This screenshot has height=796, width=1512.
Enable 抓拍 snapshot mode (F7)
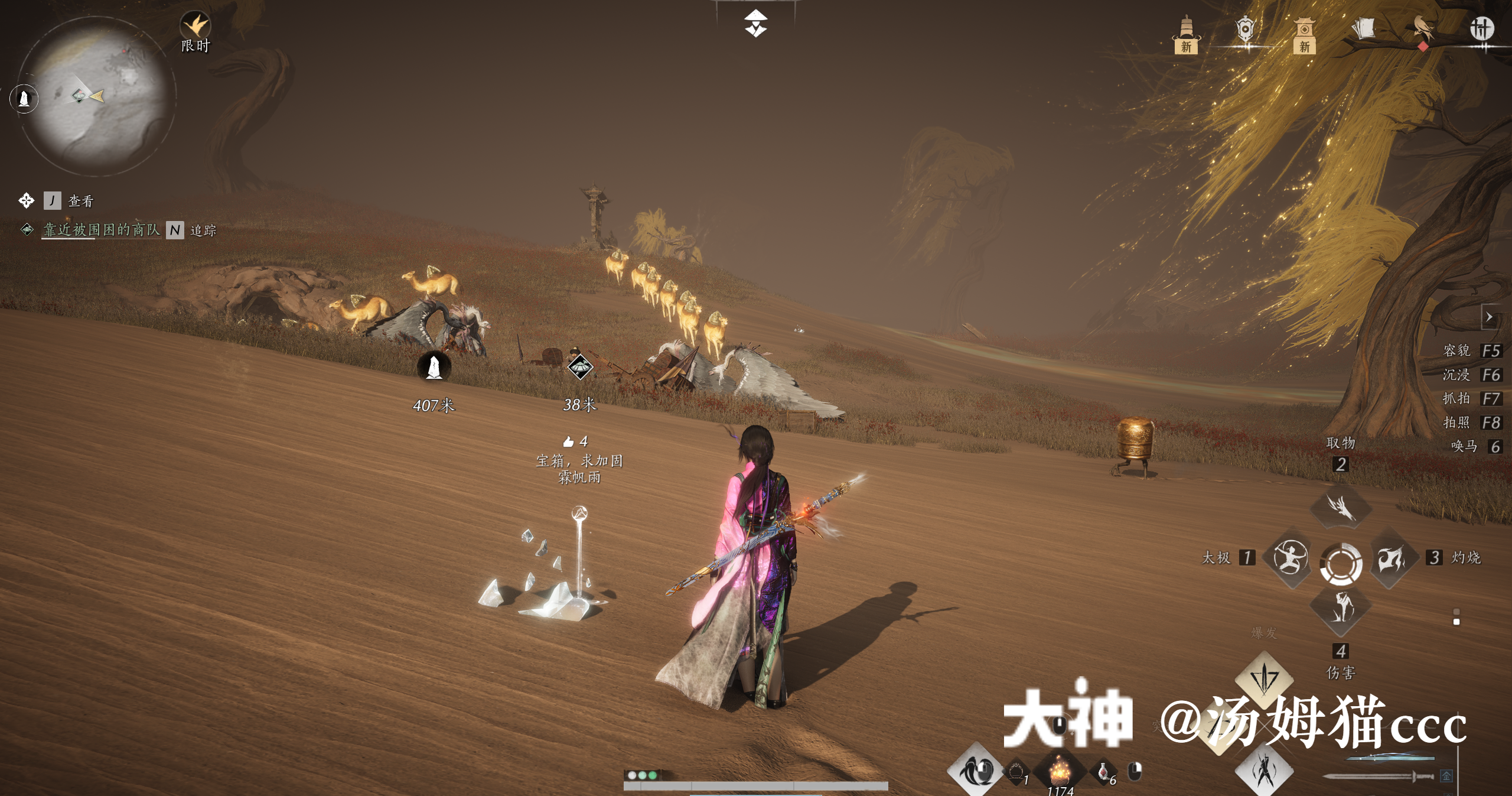[1457, 399]
